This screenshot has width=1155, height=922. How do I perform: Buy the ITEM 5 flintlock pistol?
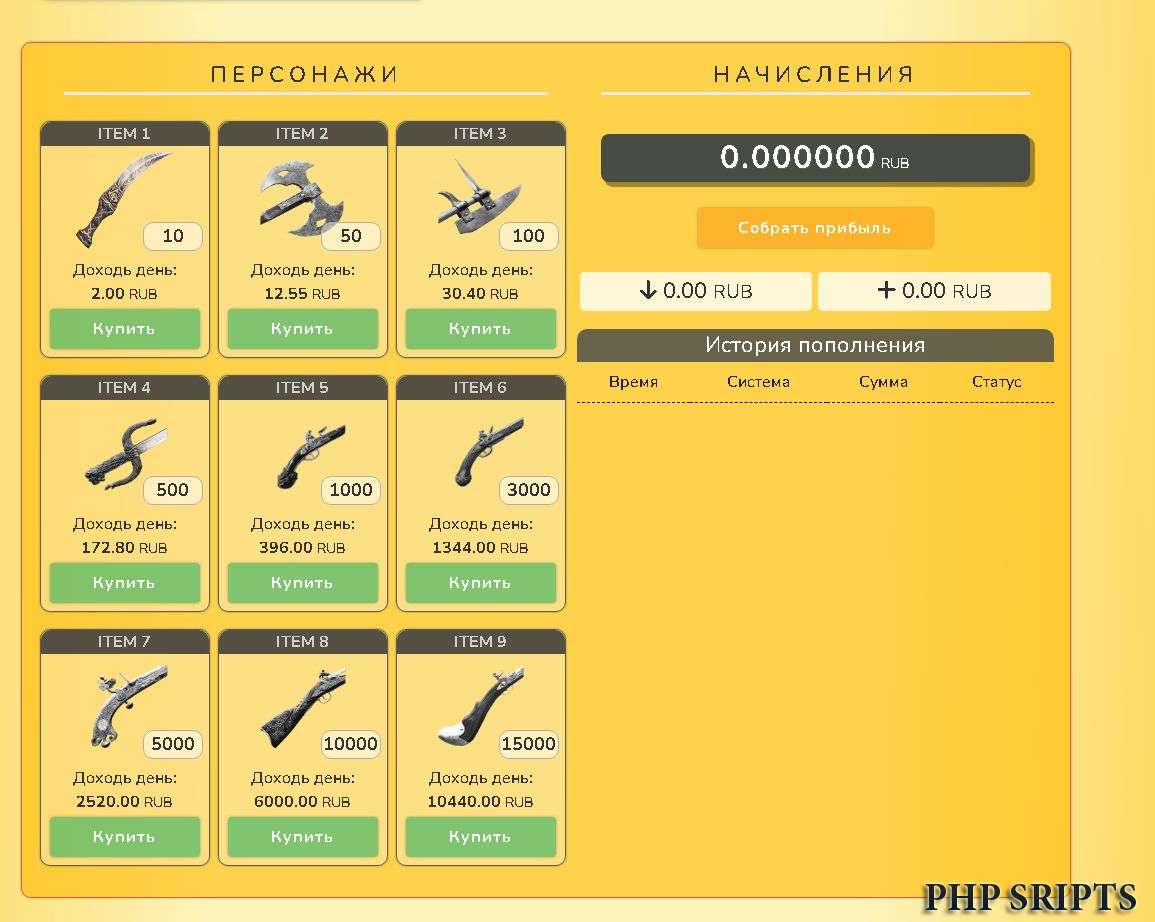pyautogui.click(x=302, y=583)
